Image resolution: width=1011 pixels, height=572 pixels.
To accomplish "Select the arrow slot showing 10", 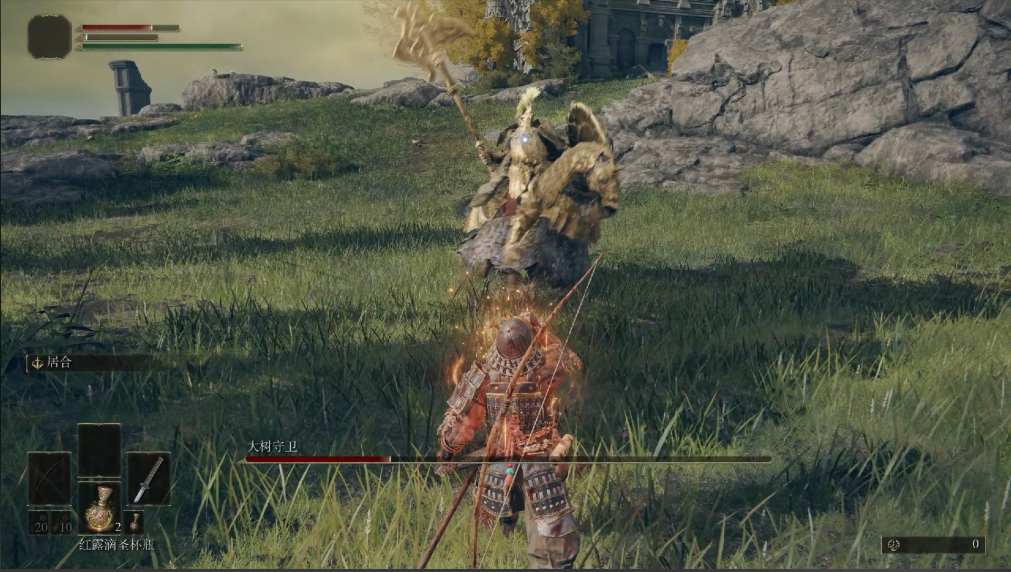I will tap(62, 523).
